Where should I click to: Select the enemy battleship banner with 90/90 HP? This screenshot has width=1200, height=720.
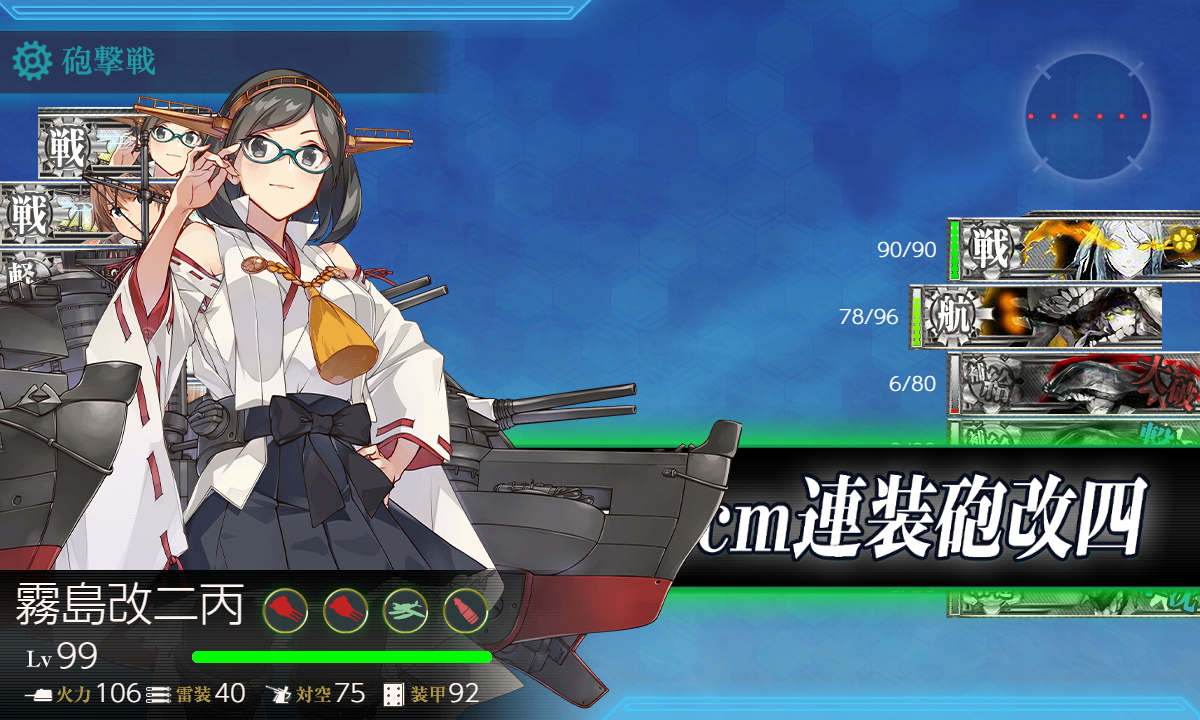tap(1075, 248)
